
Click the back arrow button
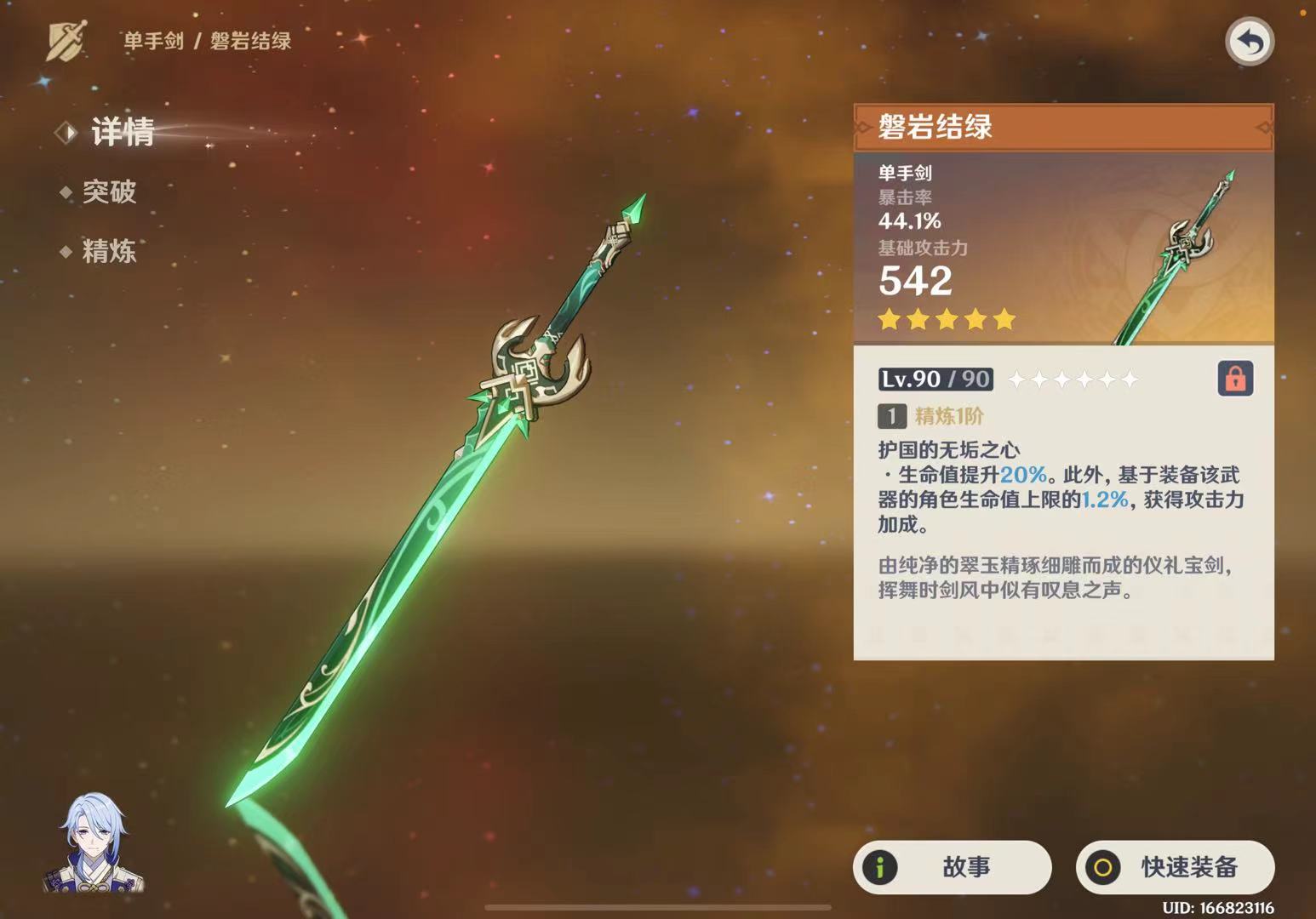tap(1249, 42)
